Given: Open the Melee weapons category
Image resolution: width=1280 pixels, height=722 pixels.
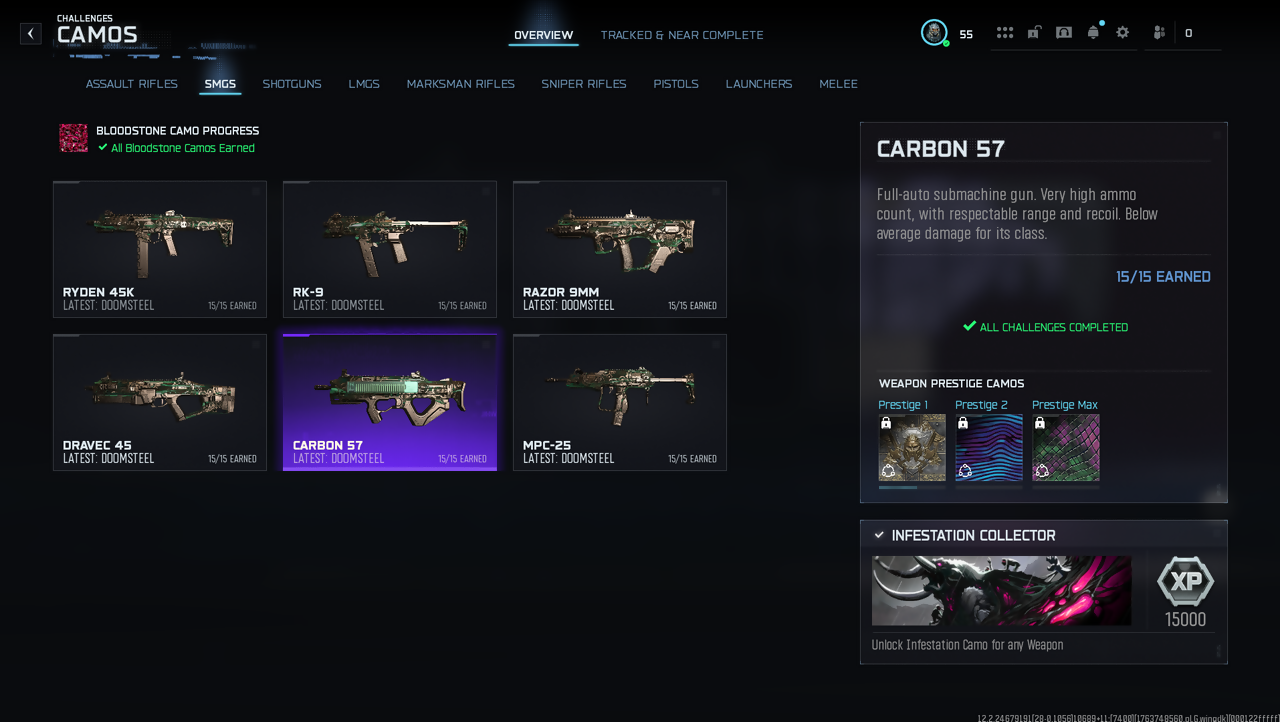Looking at the screenshot, I should click(838, 84).
